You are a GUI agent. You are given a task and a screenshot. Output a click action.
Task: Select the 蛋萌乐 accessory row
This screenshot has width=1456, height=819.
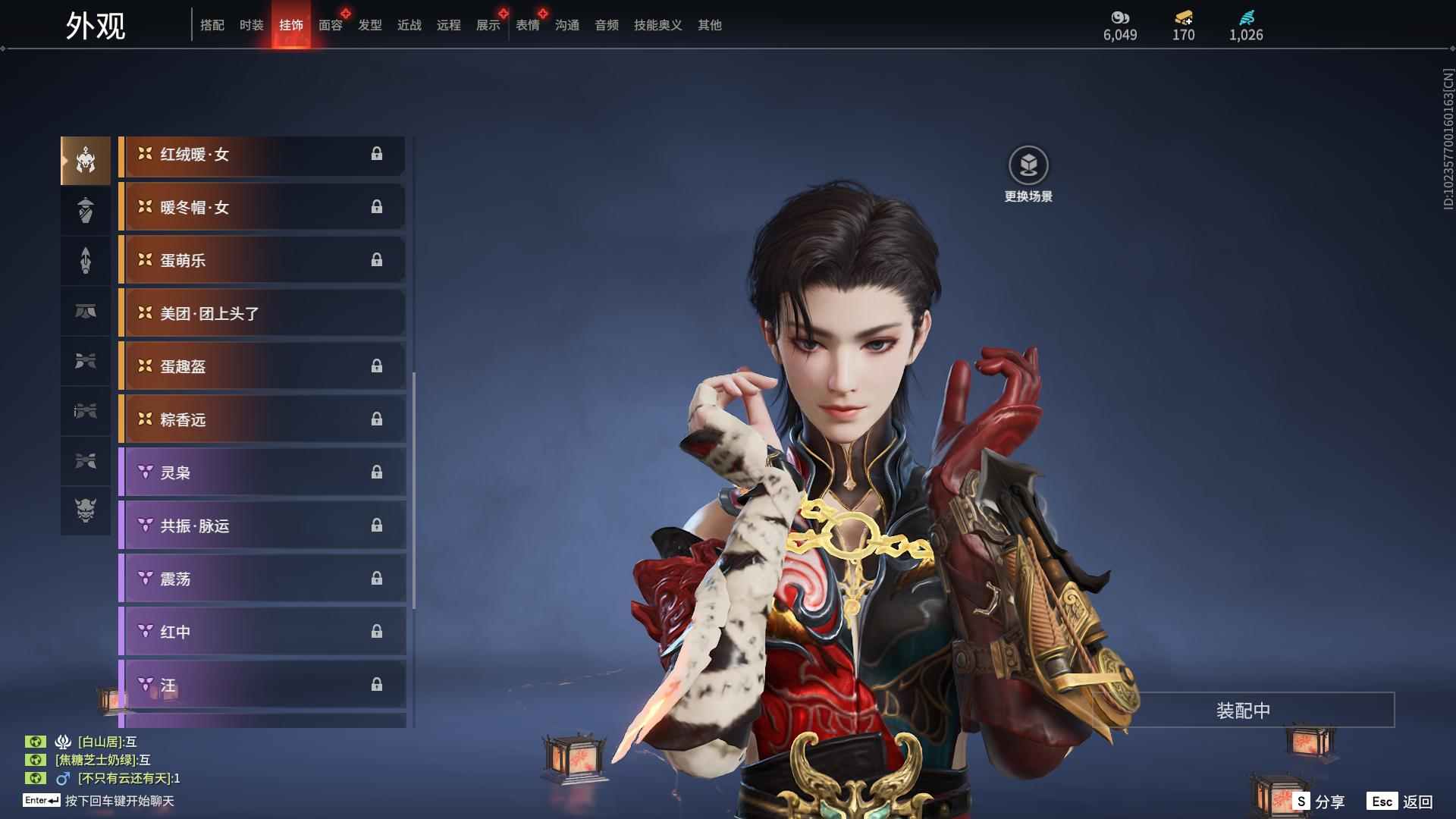(262, 261)
